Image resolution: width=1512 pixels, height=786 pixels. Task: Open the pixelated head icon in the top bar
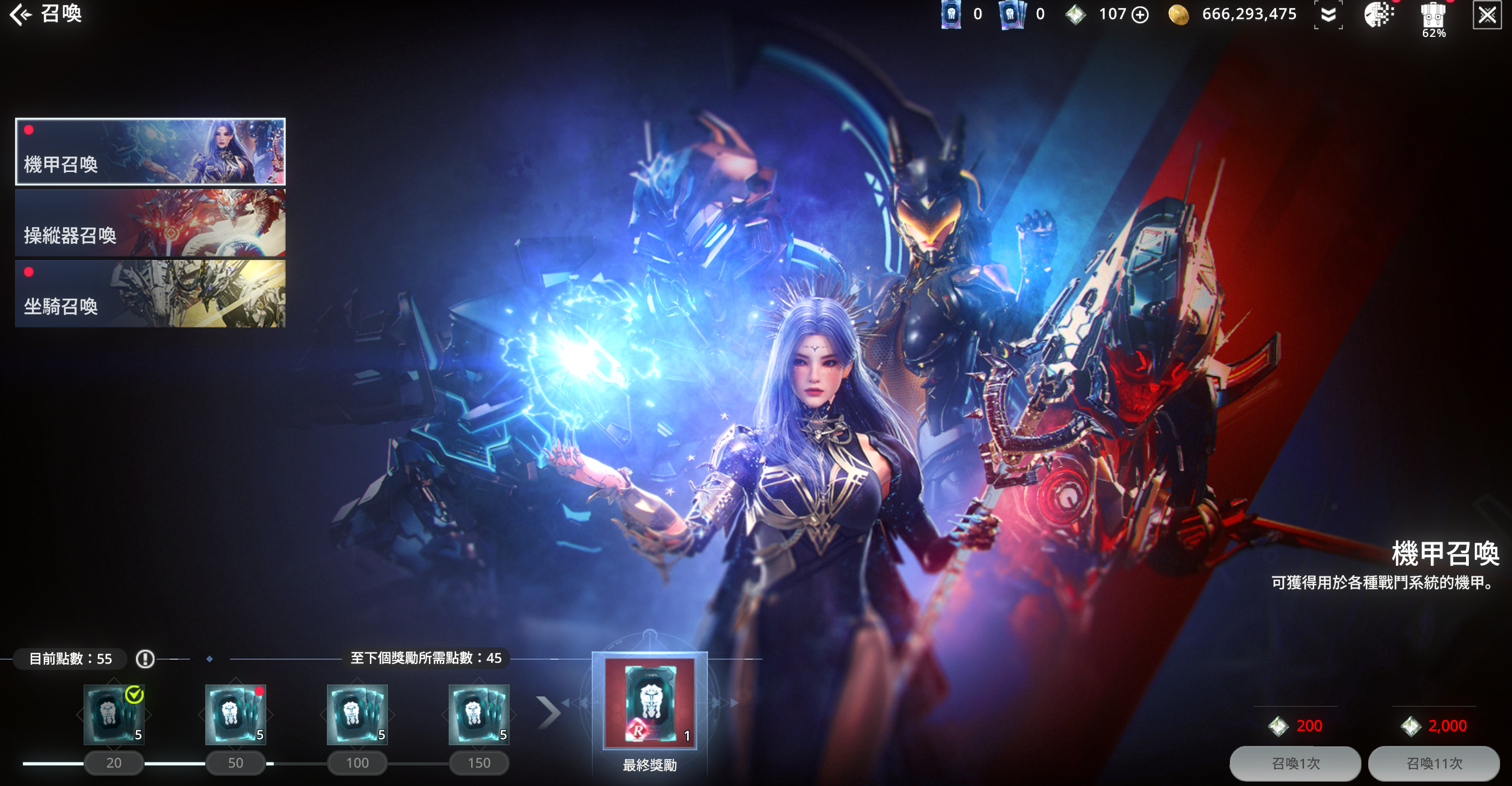tap(1378, 15)
